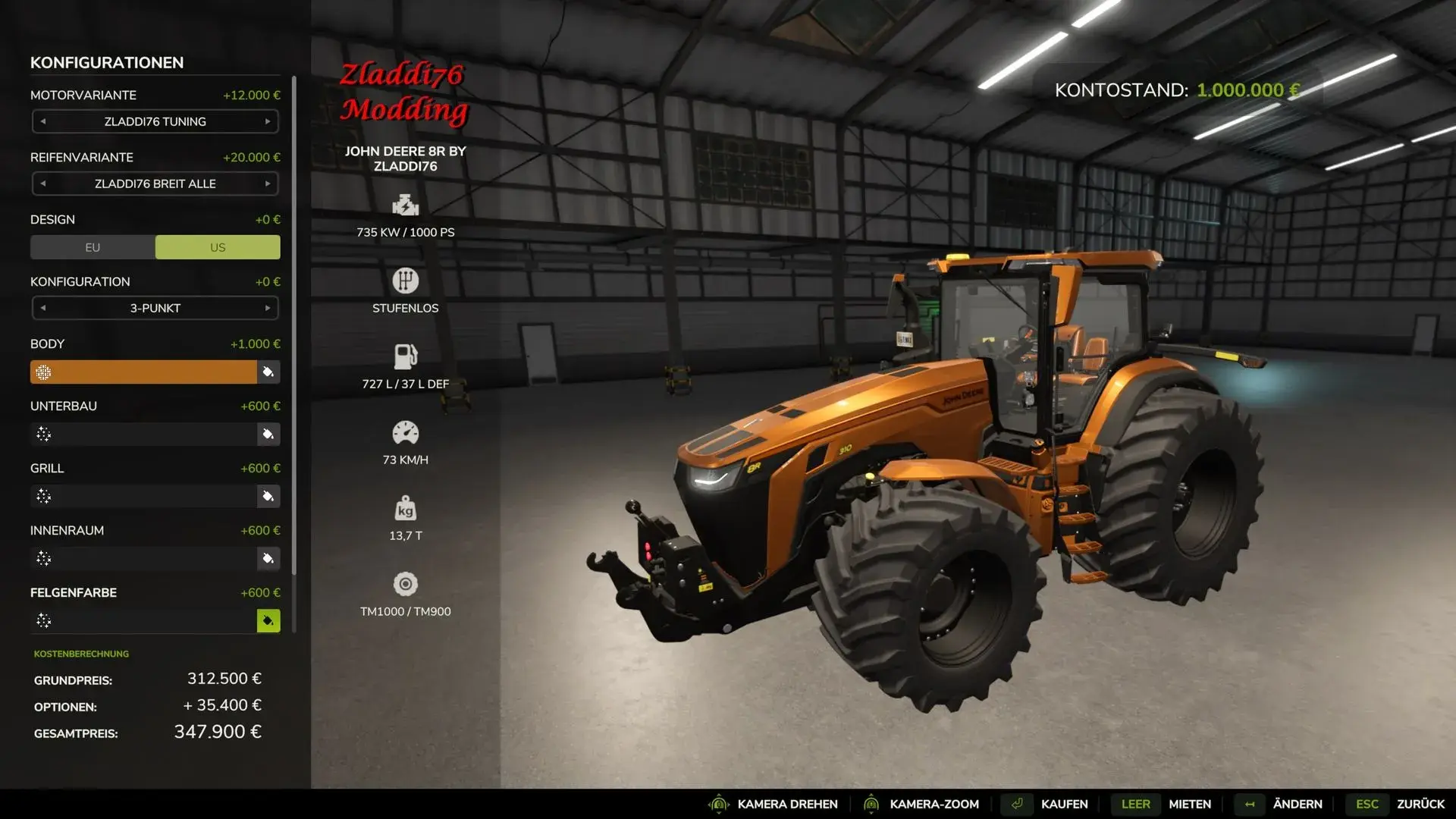Buy the tractor with Kaufen
Image resolution: width=1456 pixels, height=819 pixels.
coord(1064,804)
